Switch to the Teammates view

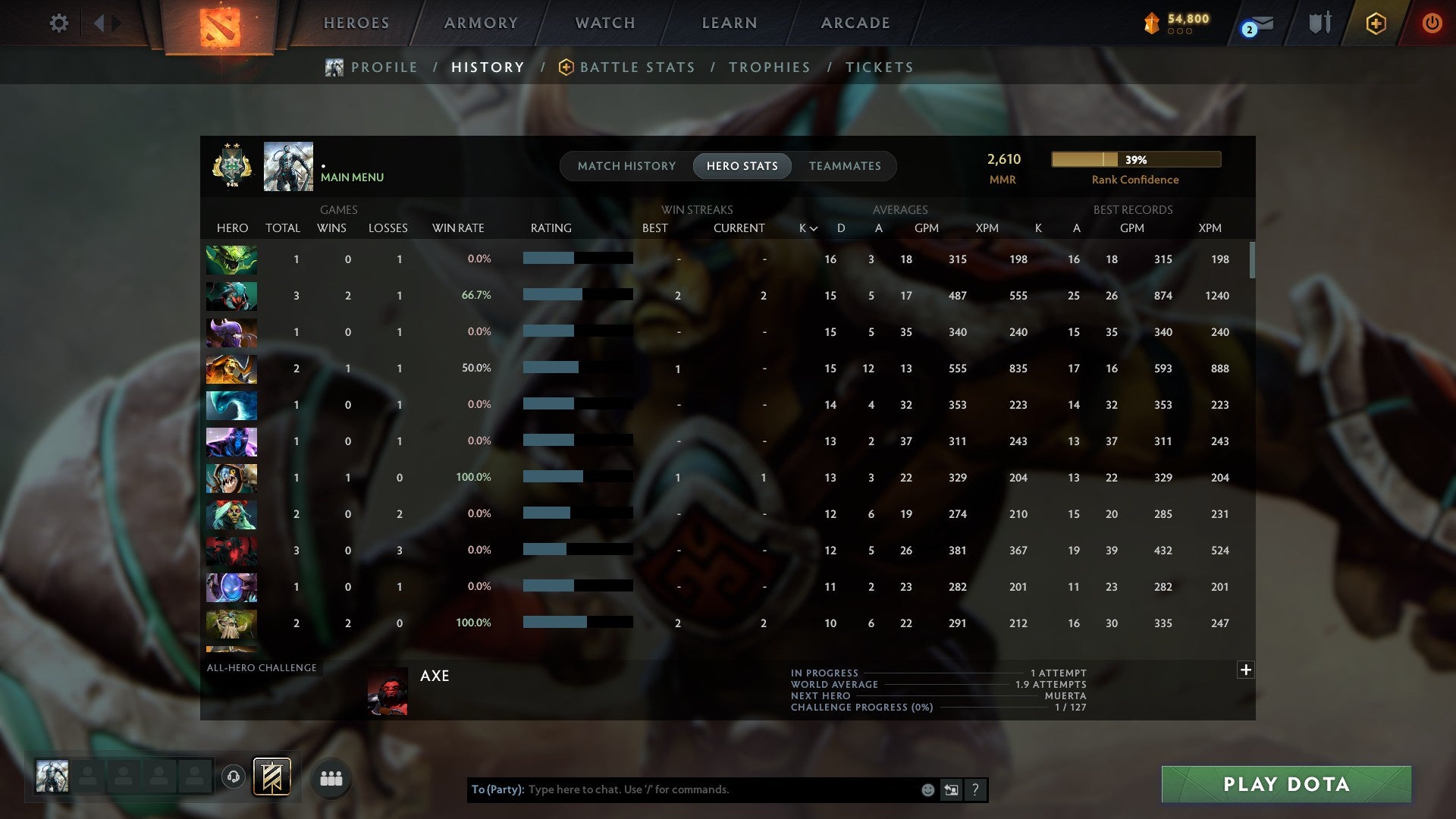tap(844, 165)
